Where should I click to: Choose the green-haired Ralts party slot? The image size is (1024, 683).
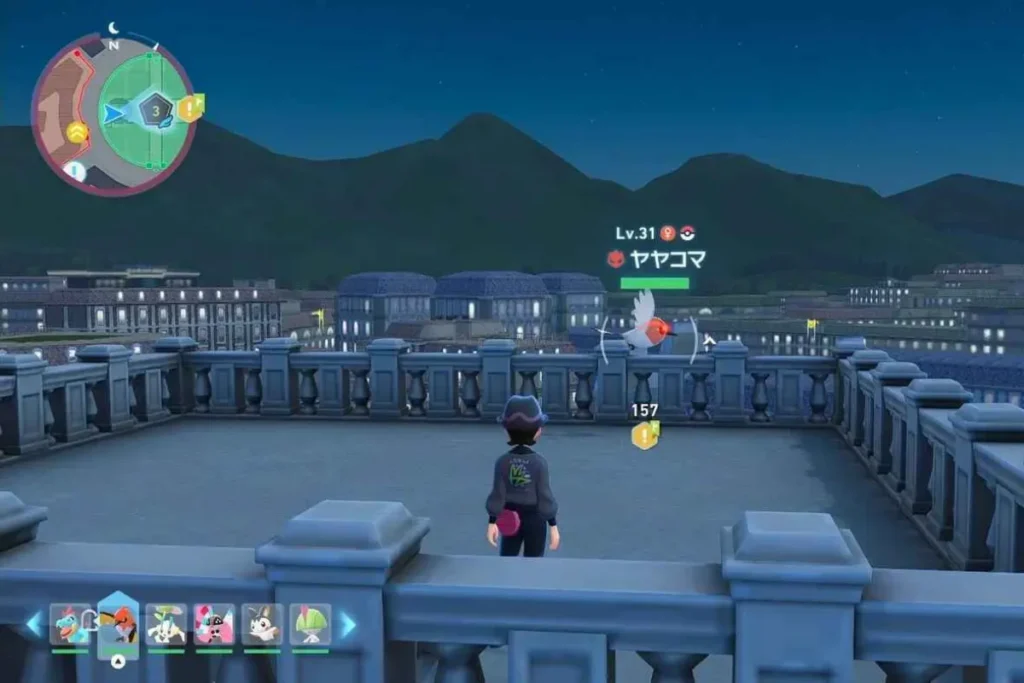coord(310,624)
